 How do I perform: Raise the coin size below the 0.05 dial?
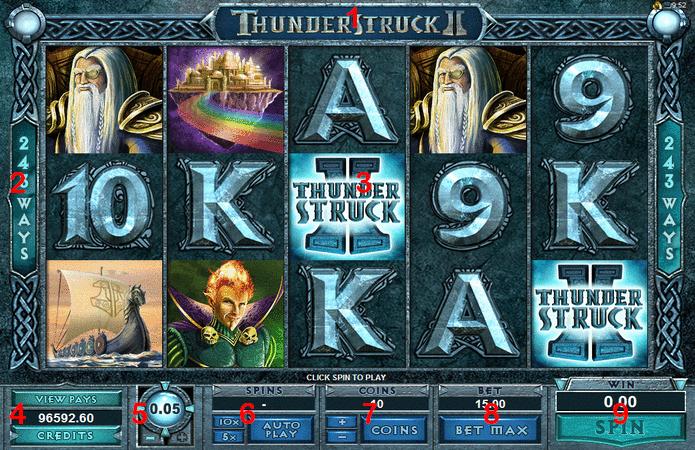pos(181,437)
